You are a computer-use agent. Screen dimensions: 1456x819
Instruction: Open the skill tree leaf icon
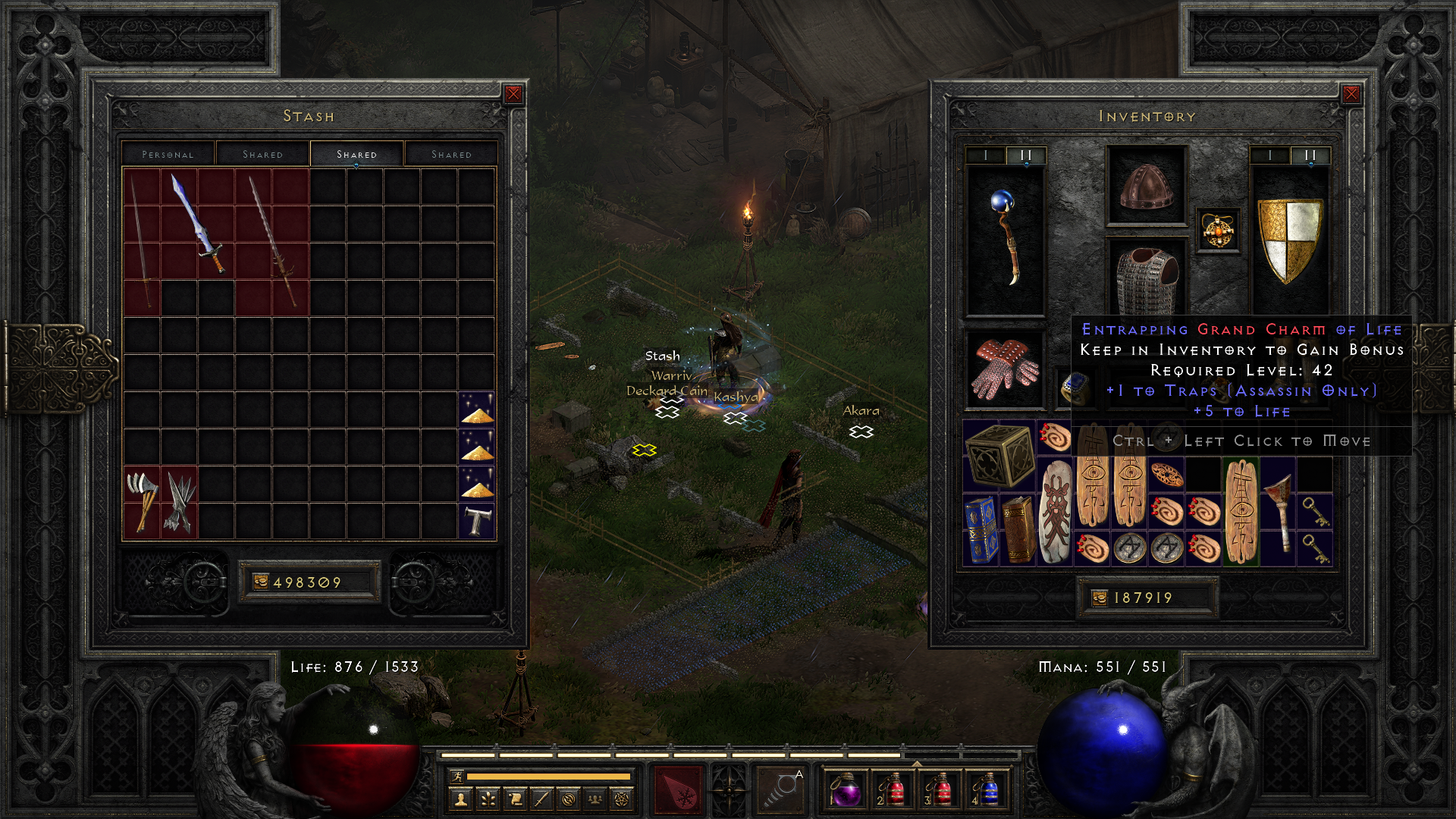tap(488, 799)
